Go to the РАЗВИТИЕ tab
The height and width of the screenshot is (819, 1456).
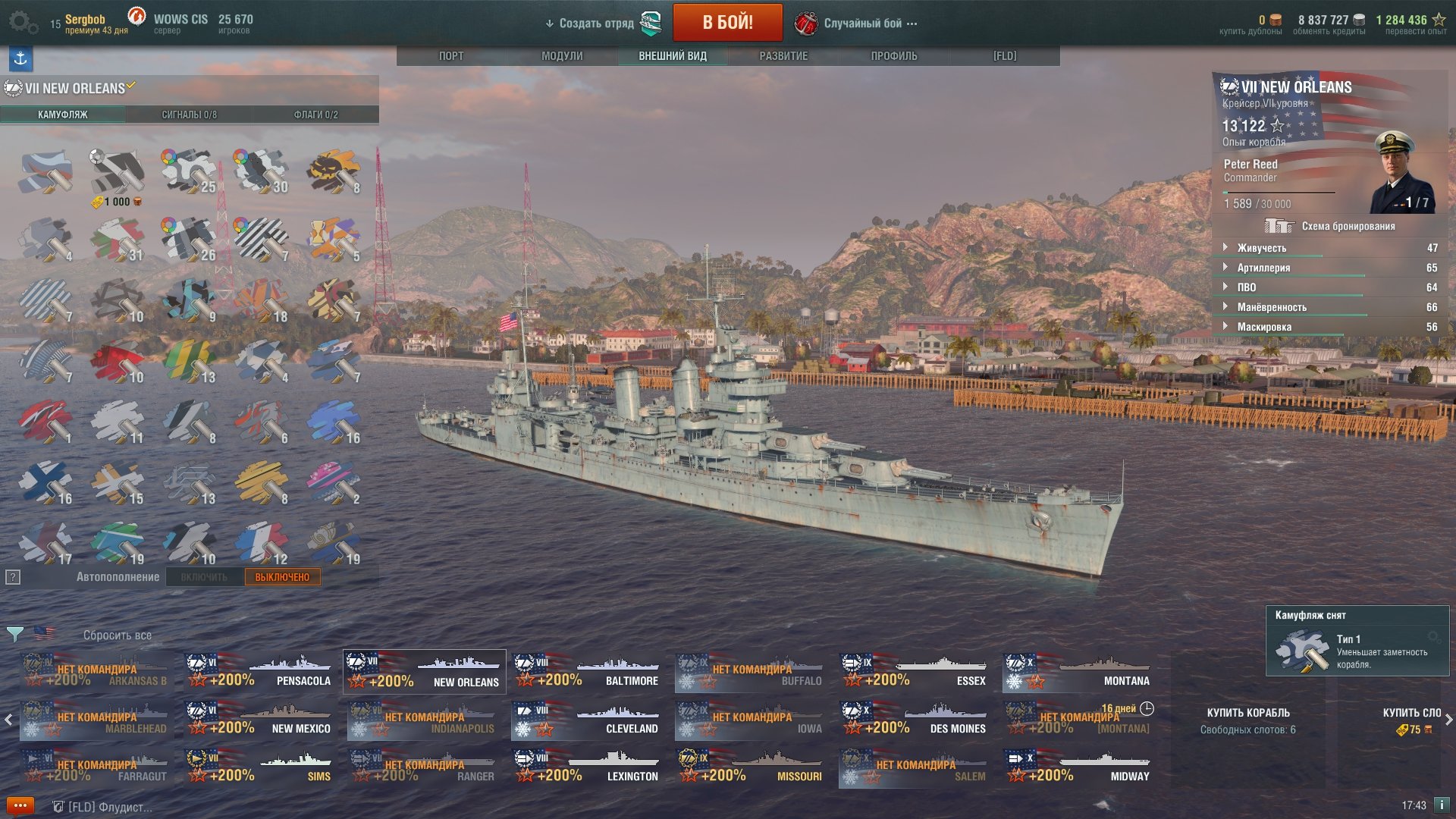click(783, 56)
